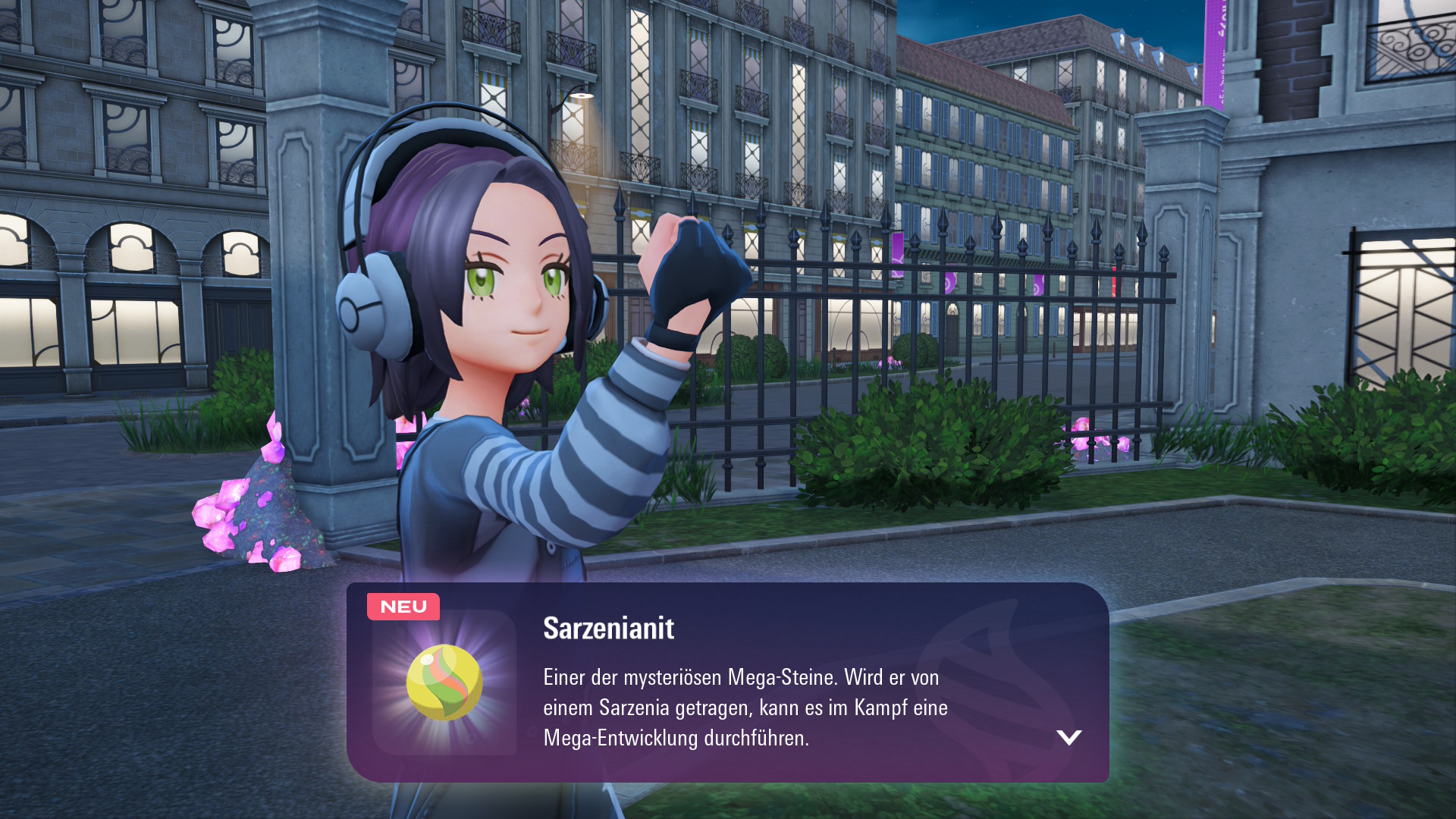Select the Sarzenianit mega stone icon
The image size is (1456, 819).
(x=444, y=682)
